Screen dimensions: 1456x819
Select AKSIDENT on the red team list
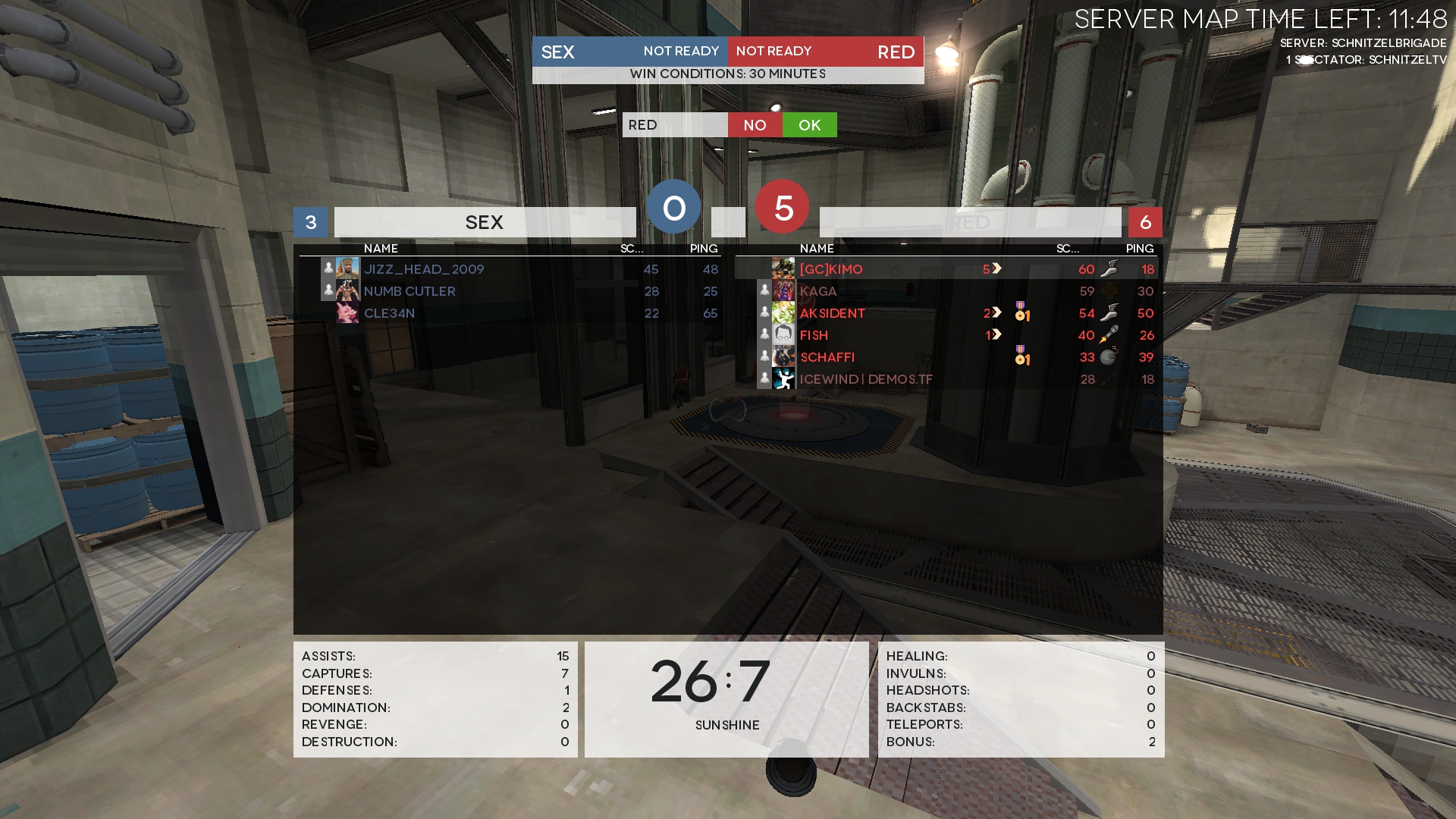point(832,313)
